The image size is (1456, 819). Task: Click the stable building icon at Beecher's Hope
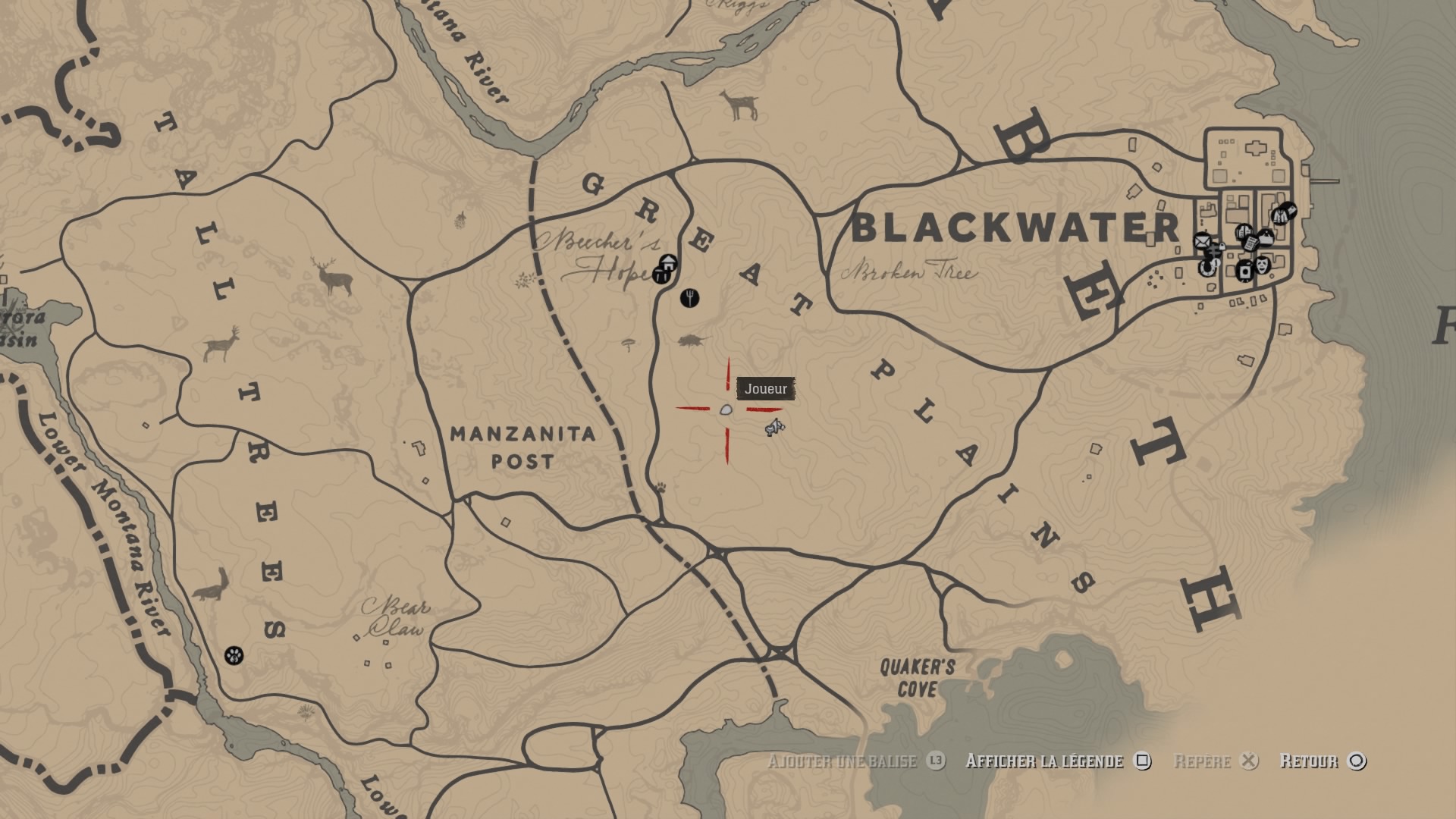click(x=669, y=263)
